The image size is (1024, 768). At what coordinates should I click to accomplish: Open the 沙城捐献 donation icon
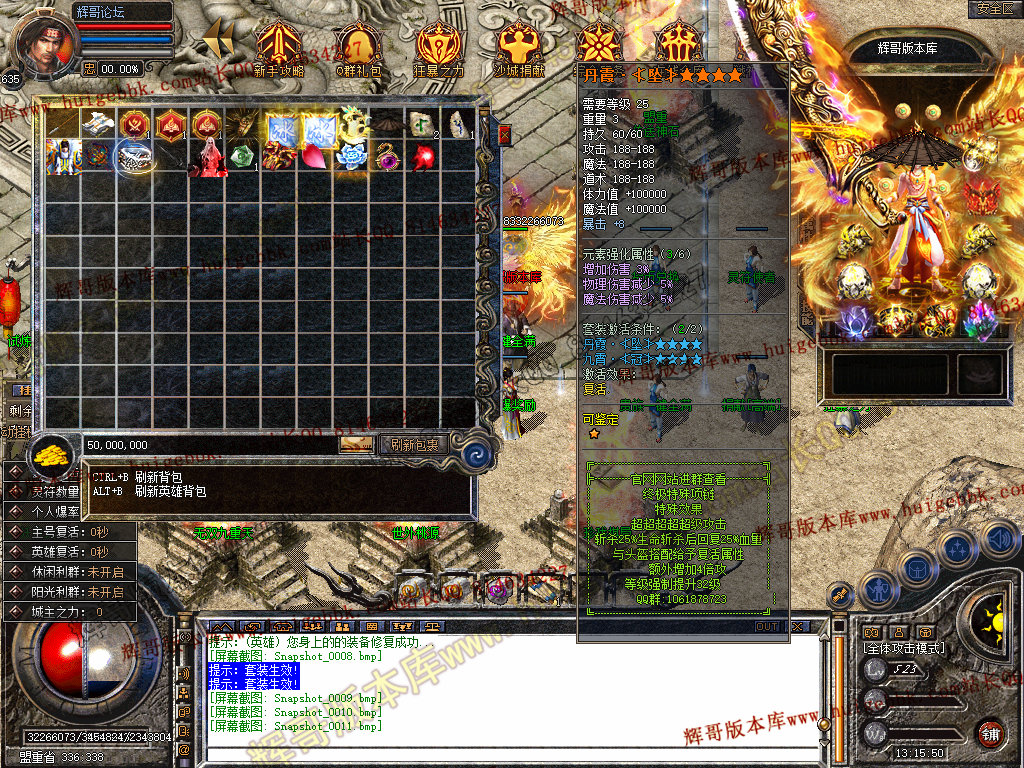[x=519, y=48]
